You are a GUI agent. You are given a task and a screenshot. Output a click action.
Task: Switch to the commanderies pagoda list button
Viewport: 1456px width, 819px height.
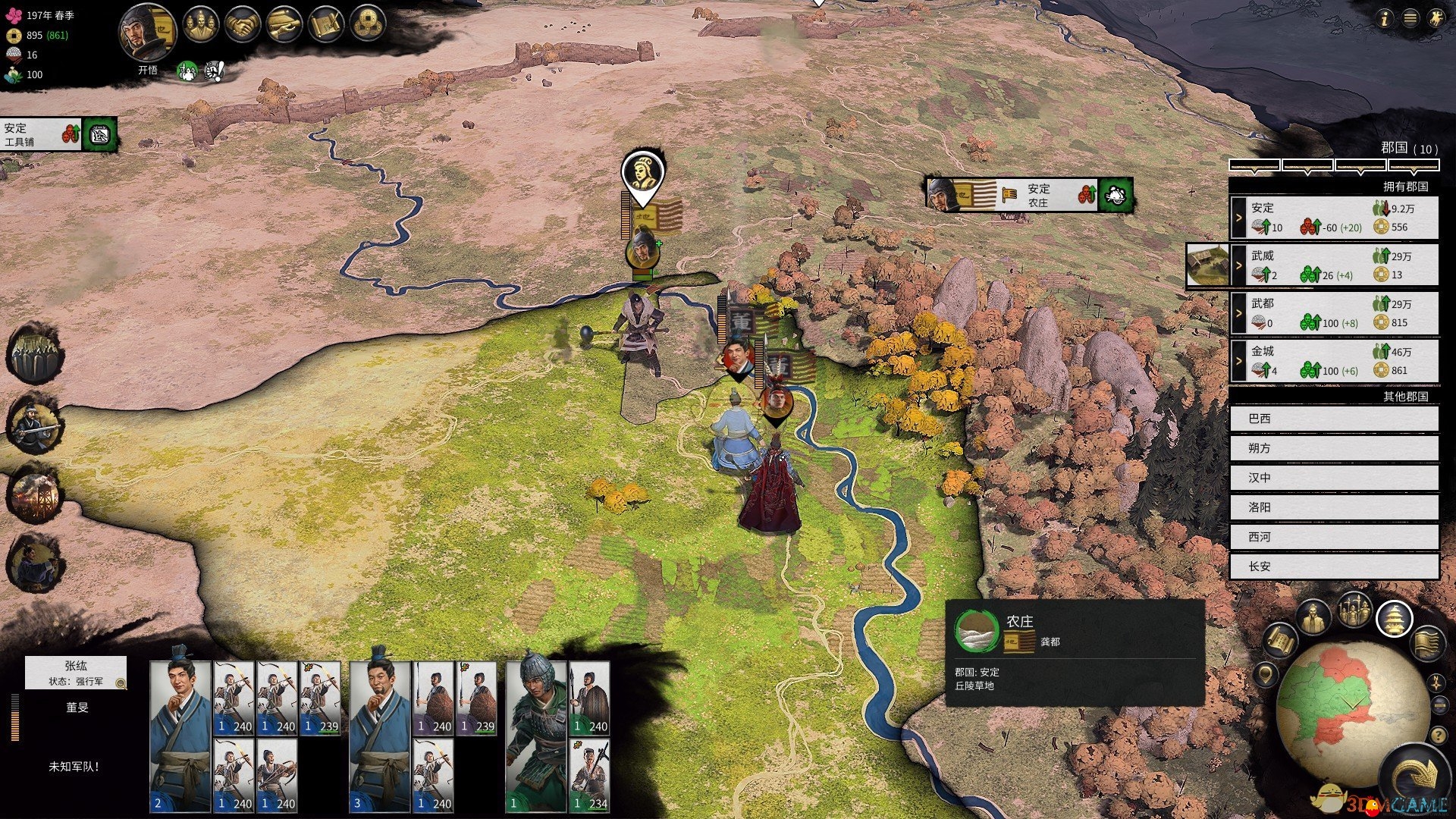coord(1394,619)
